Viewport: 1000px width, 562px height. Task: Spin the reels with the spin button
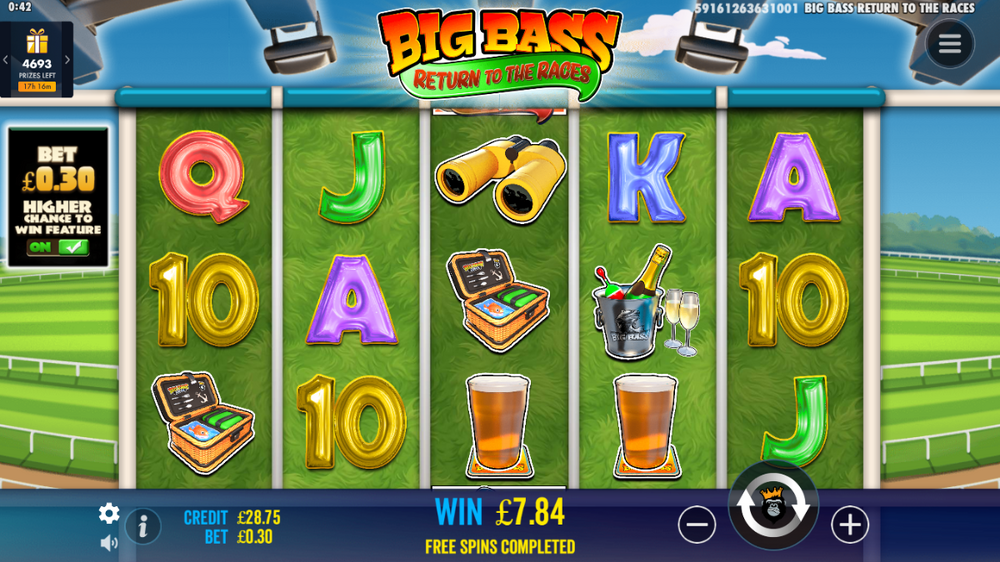click(774, 508)
